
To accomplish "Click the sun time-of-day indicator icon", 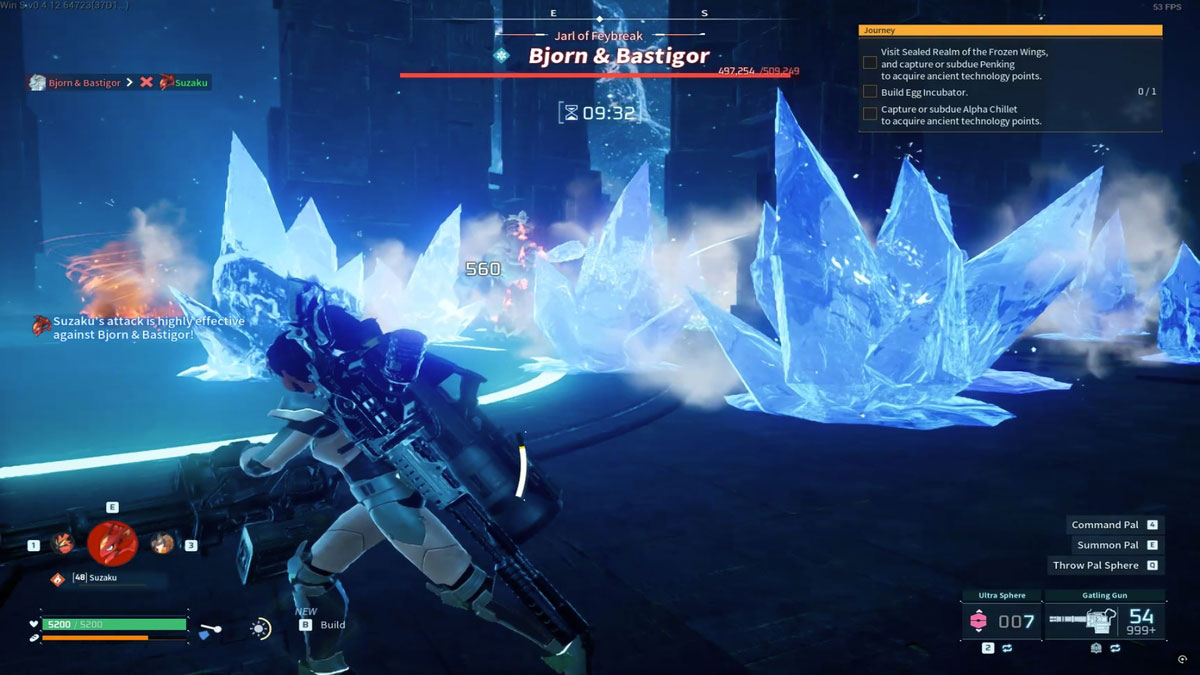I will (260, 628).
